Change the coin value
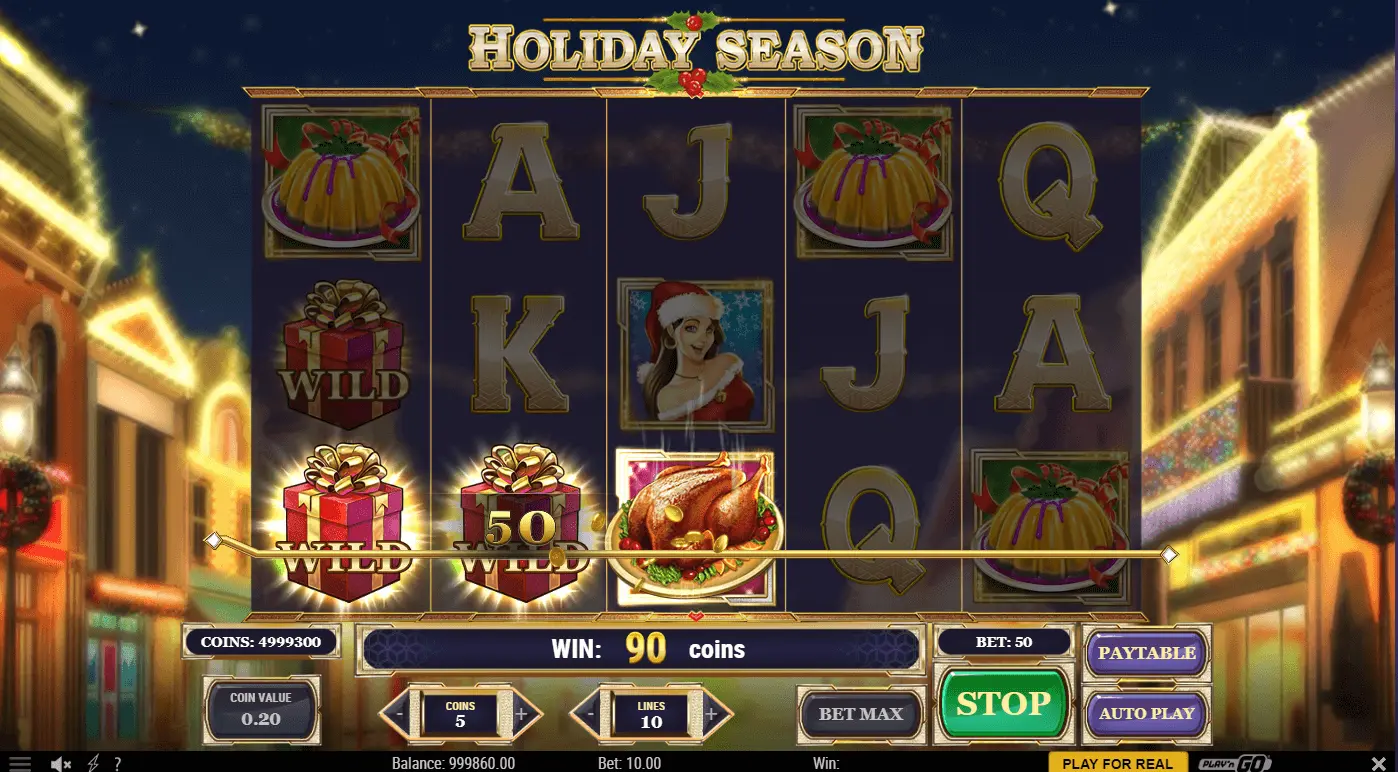The image size is (1398, 772). pos(261,710)
